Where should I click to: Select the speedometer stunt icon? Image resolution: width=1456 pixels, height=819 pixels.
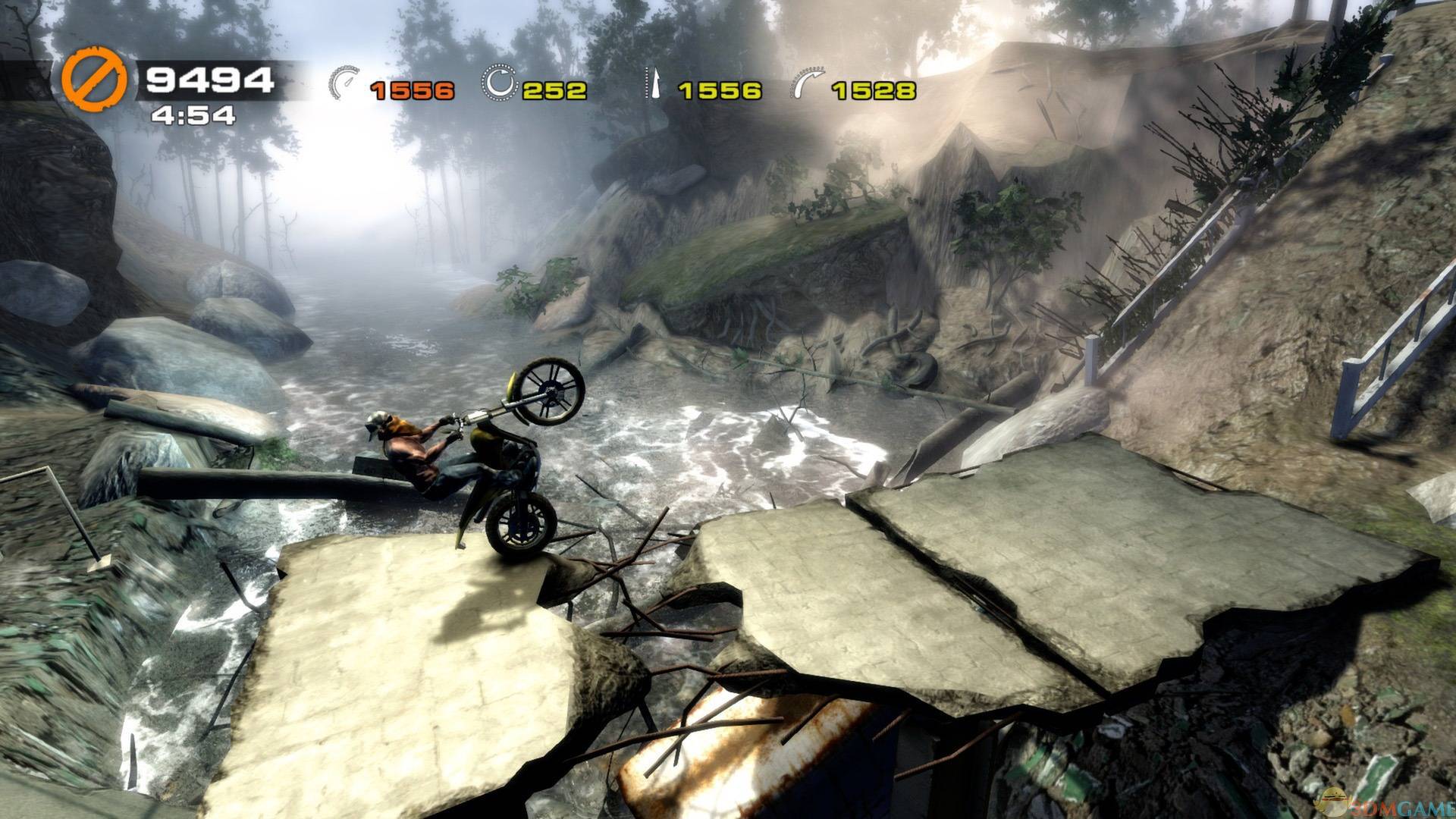(347, 82)
